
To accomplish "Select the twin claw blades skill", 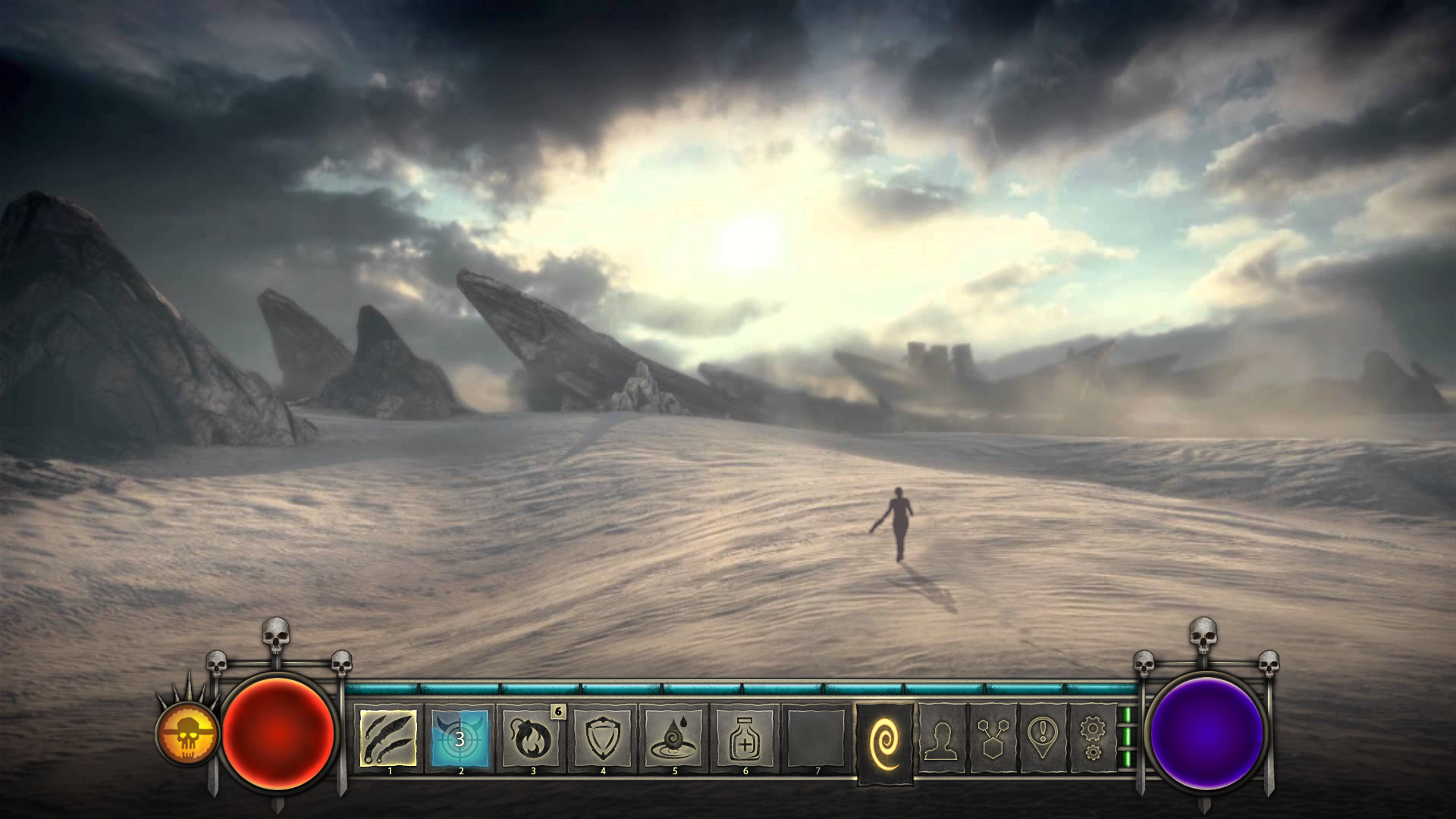I will point(388,737).
